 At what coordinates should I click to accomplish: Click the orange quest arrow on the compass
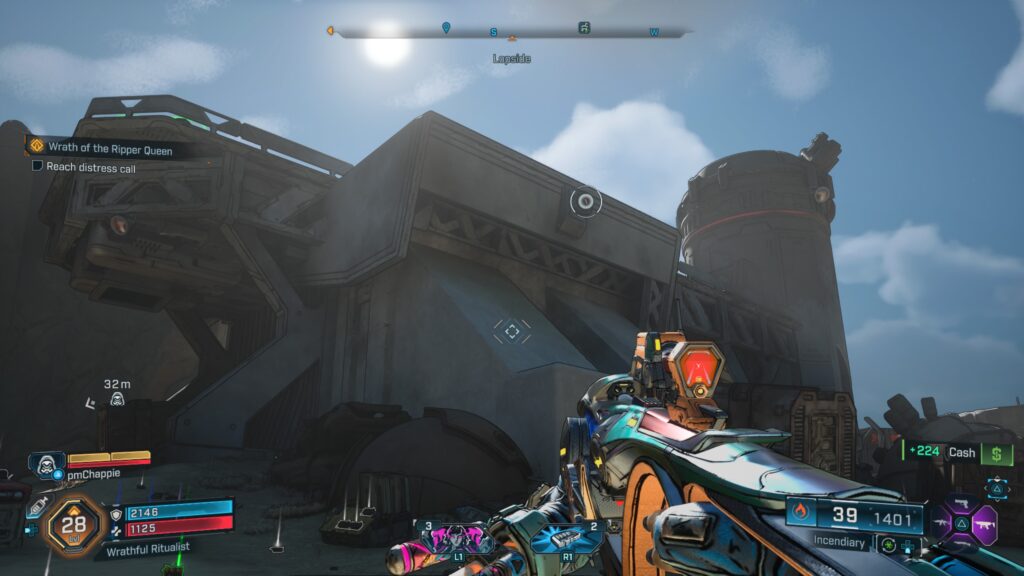click(x=329, y=31)
